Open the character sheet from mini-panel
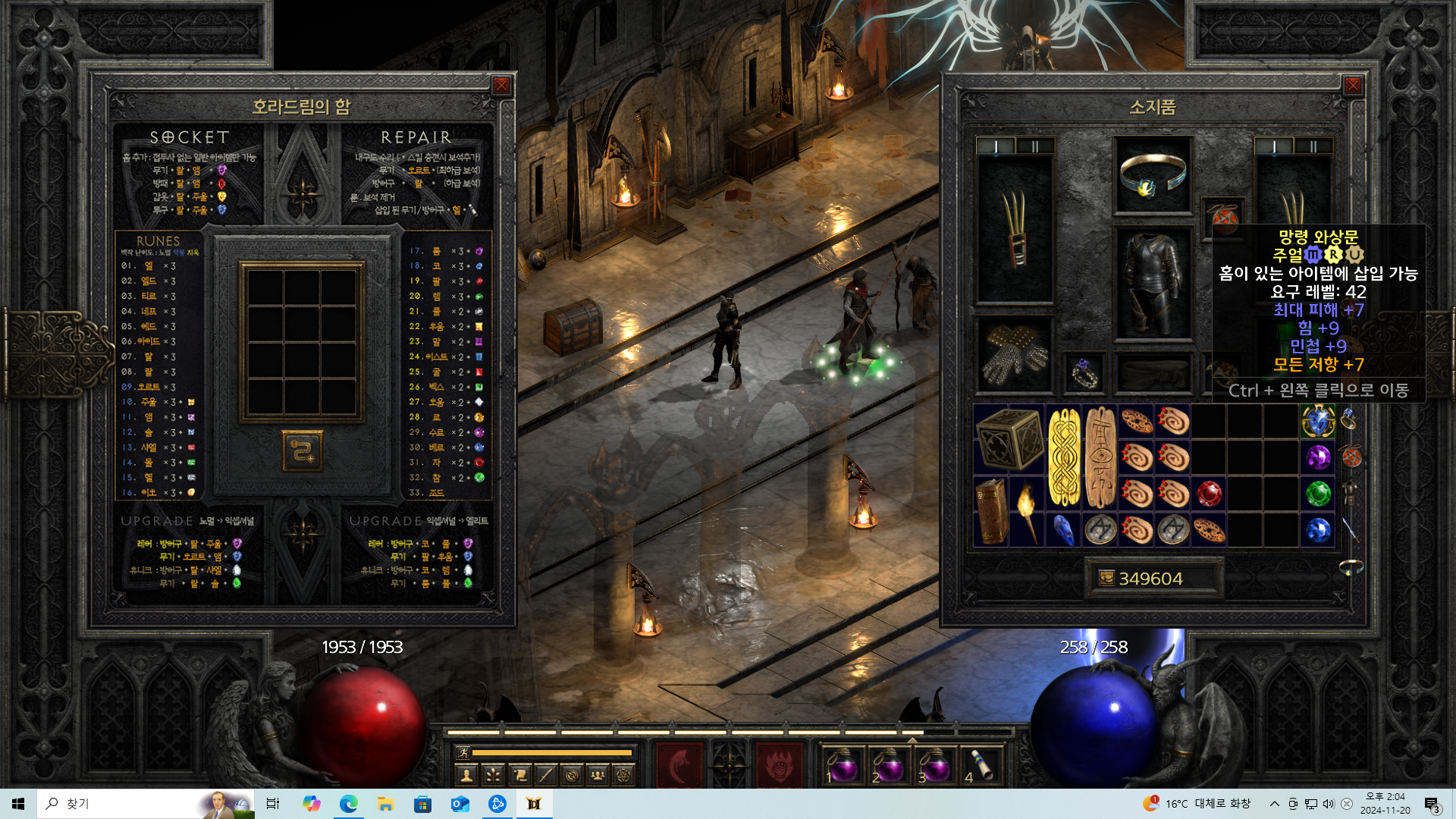 (466, 775)
